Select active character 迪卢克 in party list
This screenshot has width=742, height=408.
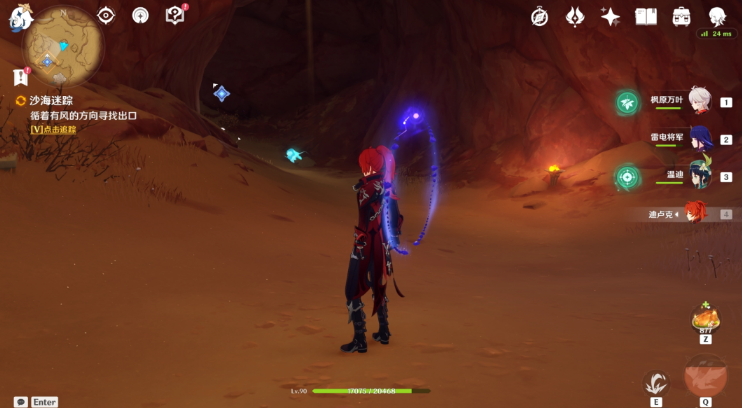(x=695, y=213)
